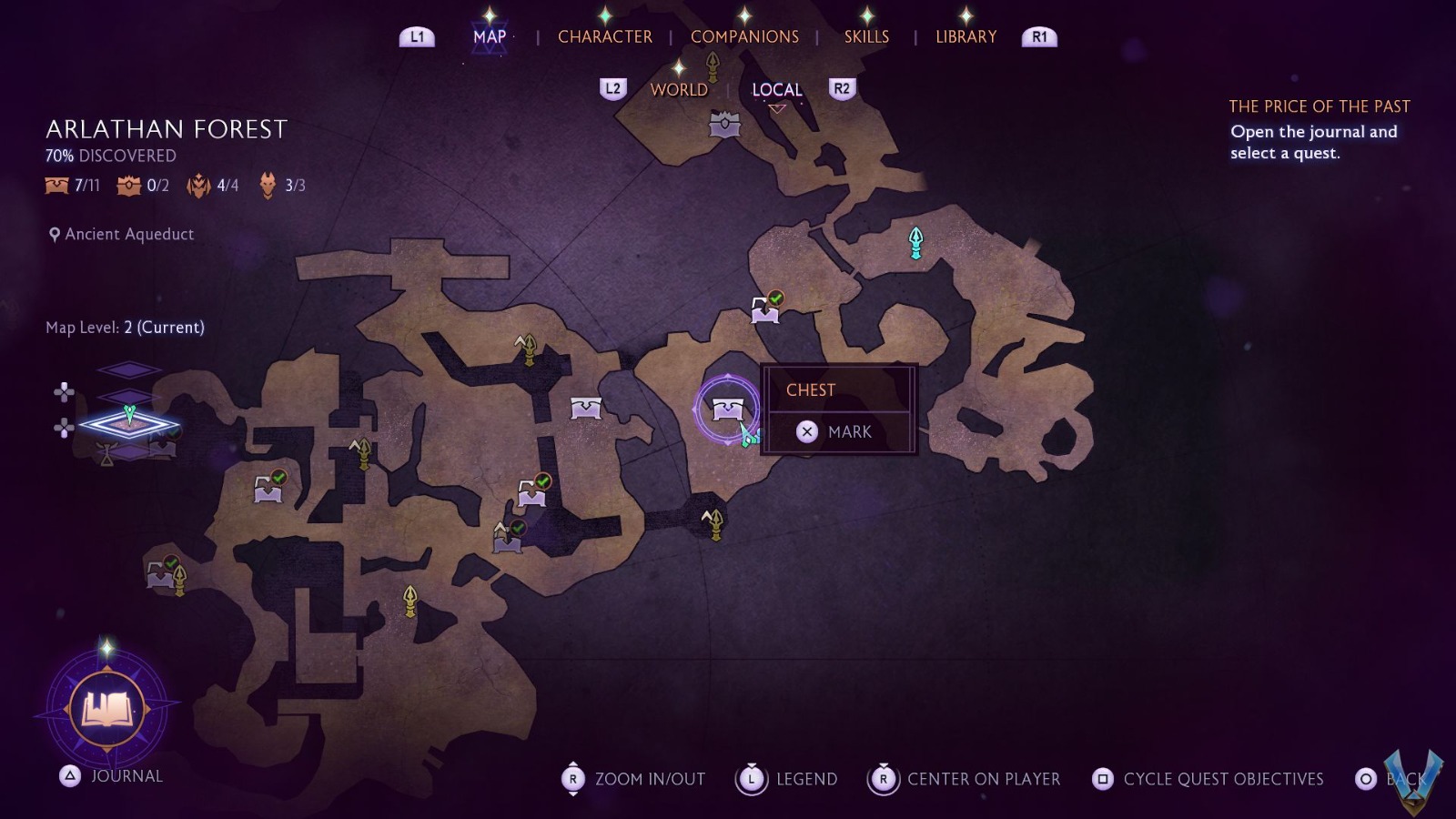The height and width of the screenshot is (819, 1456).
Task: Choose the Local map view
Action: coord(776,89)
